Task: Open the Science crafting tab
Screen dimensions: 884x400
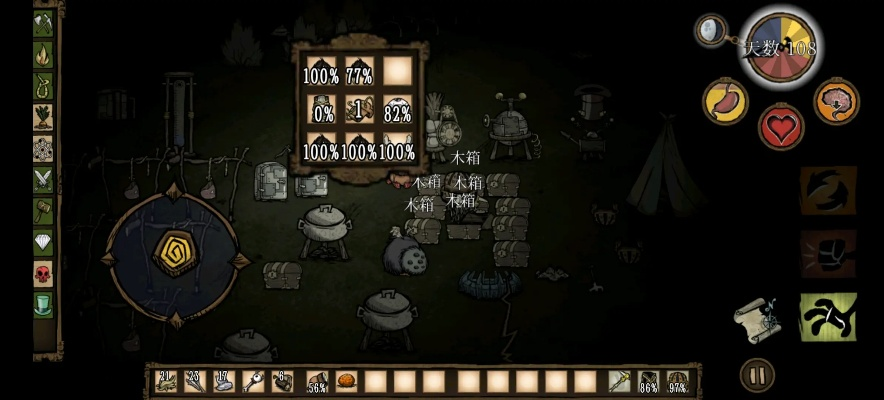Action: click(43, 148)
